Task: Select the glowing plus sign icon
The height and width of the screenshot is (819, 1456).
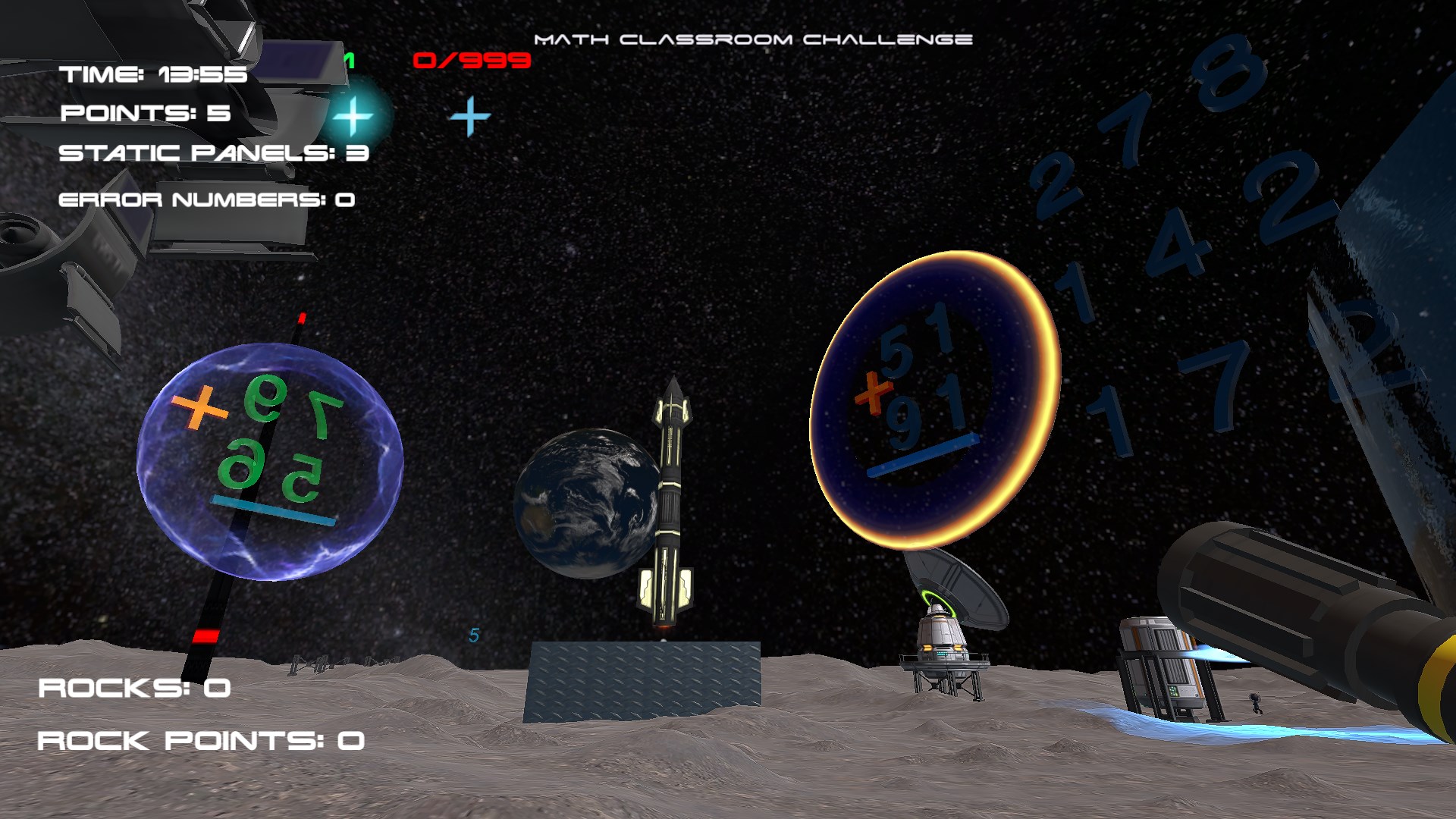Action: pyautogui.click(x=353, y=117)
